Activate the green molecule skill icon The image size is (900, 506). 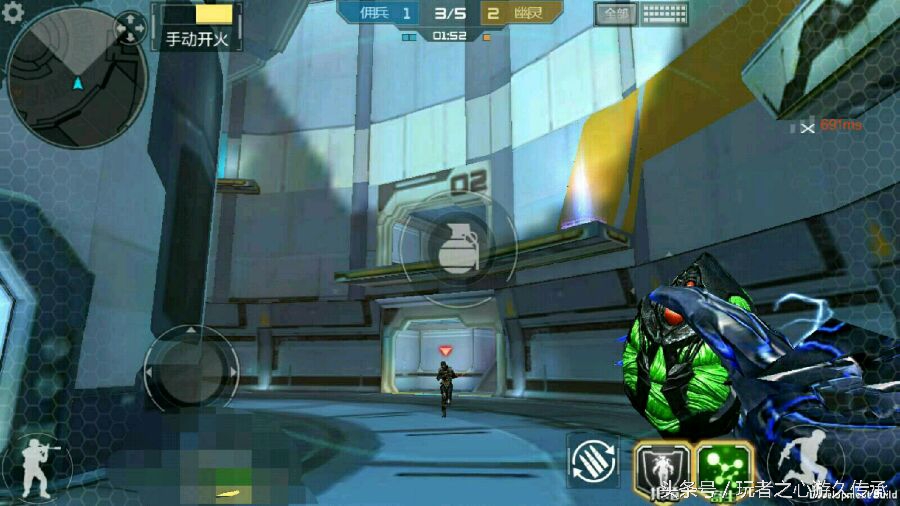pos(724,467)
